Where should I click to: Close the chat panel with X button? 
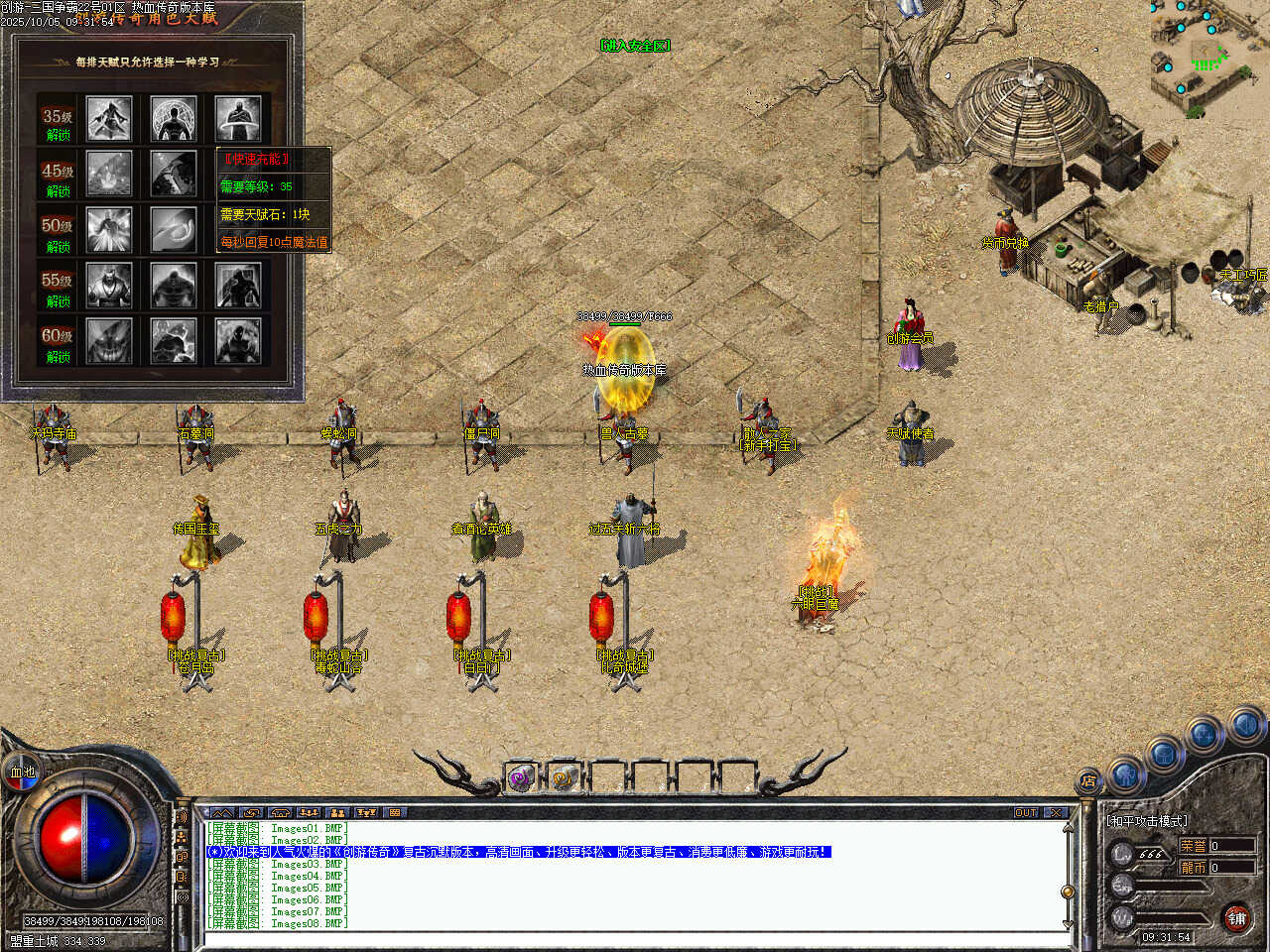click(1055, 812)
